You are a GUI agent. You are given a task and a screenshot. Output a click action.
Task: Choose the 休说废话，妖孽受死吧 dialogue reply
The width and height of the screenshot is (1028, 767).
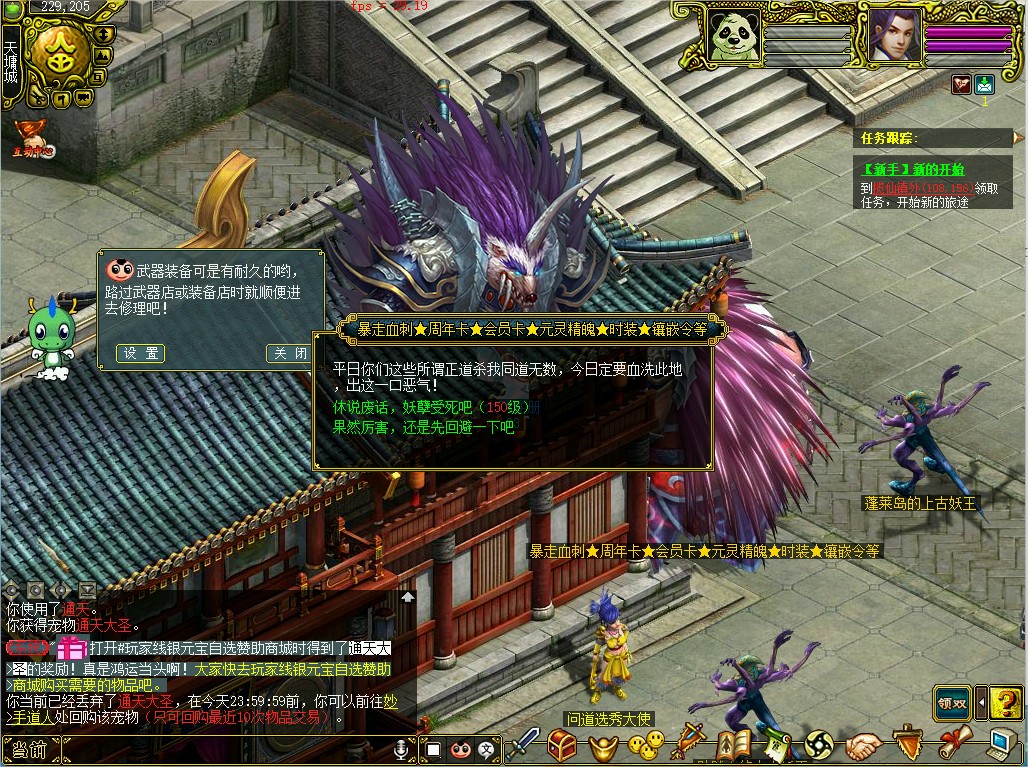pyautogui.click(x=434, y=408)
